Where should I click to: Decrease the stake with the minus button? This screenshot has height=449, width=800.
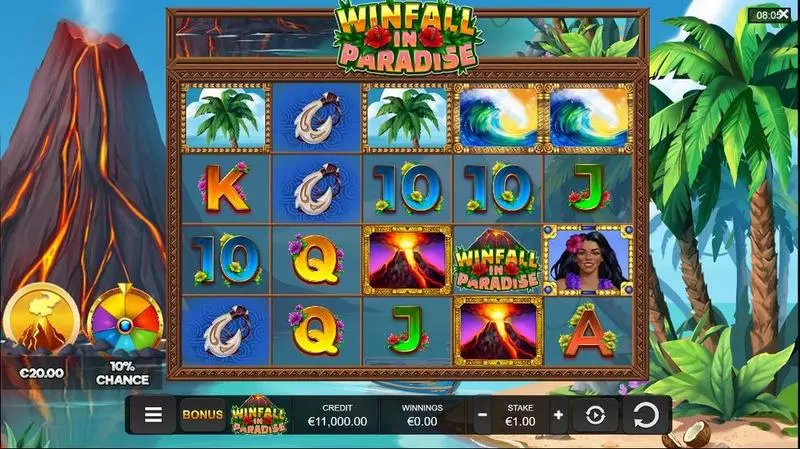point(483,414)
